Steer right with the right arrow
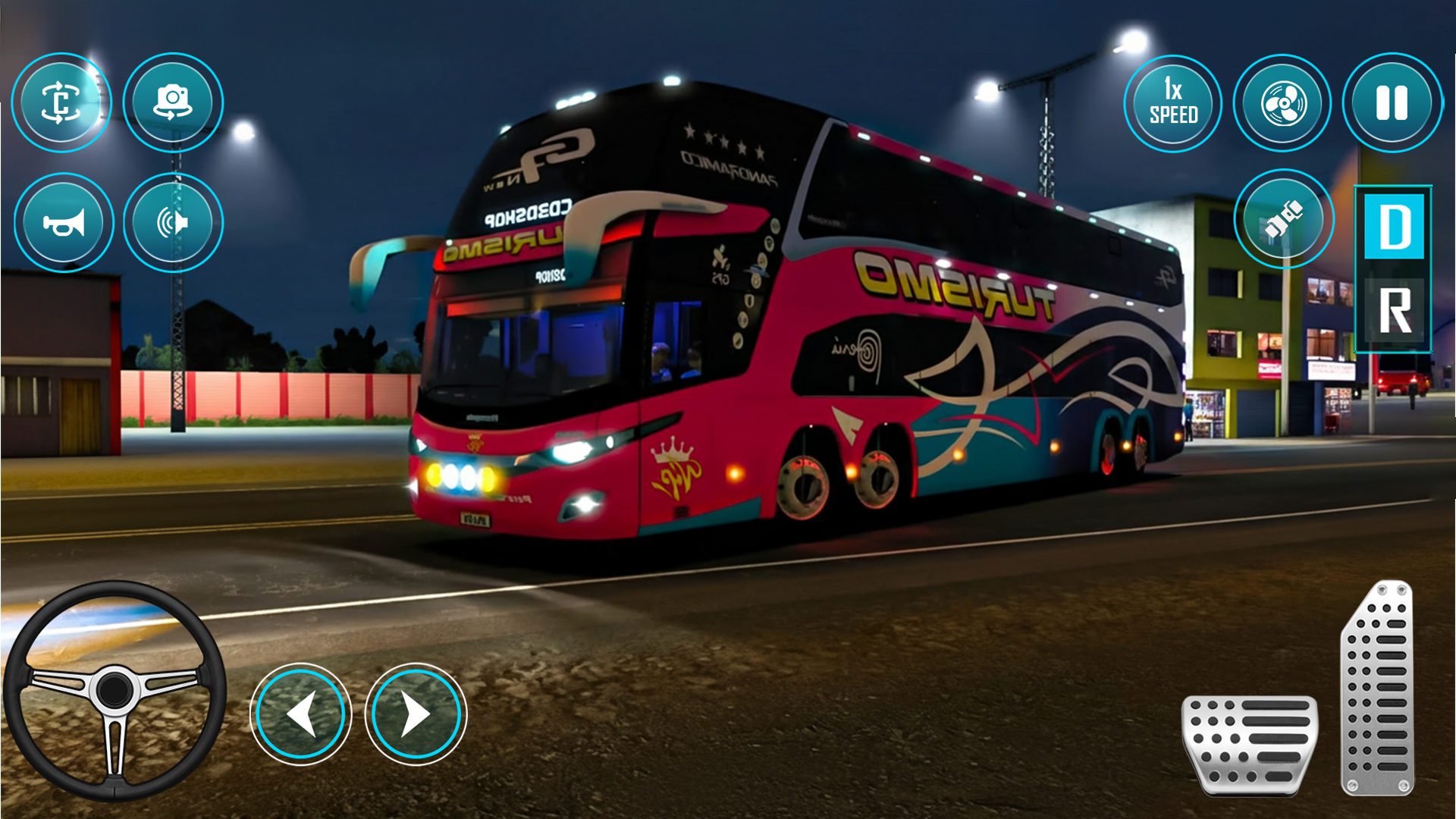 coord(416,714)
